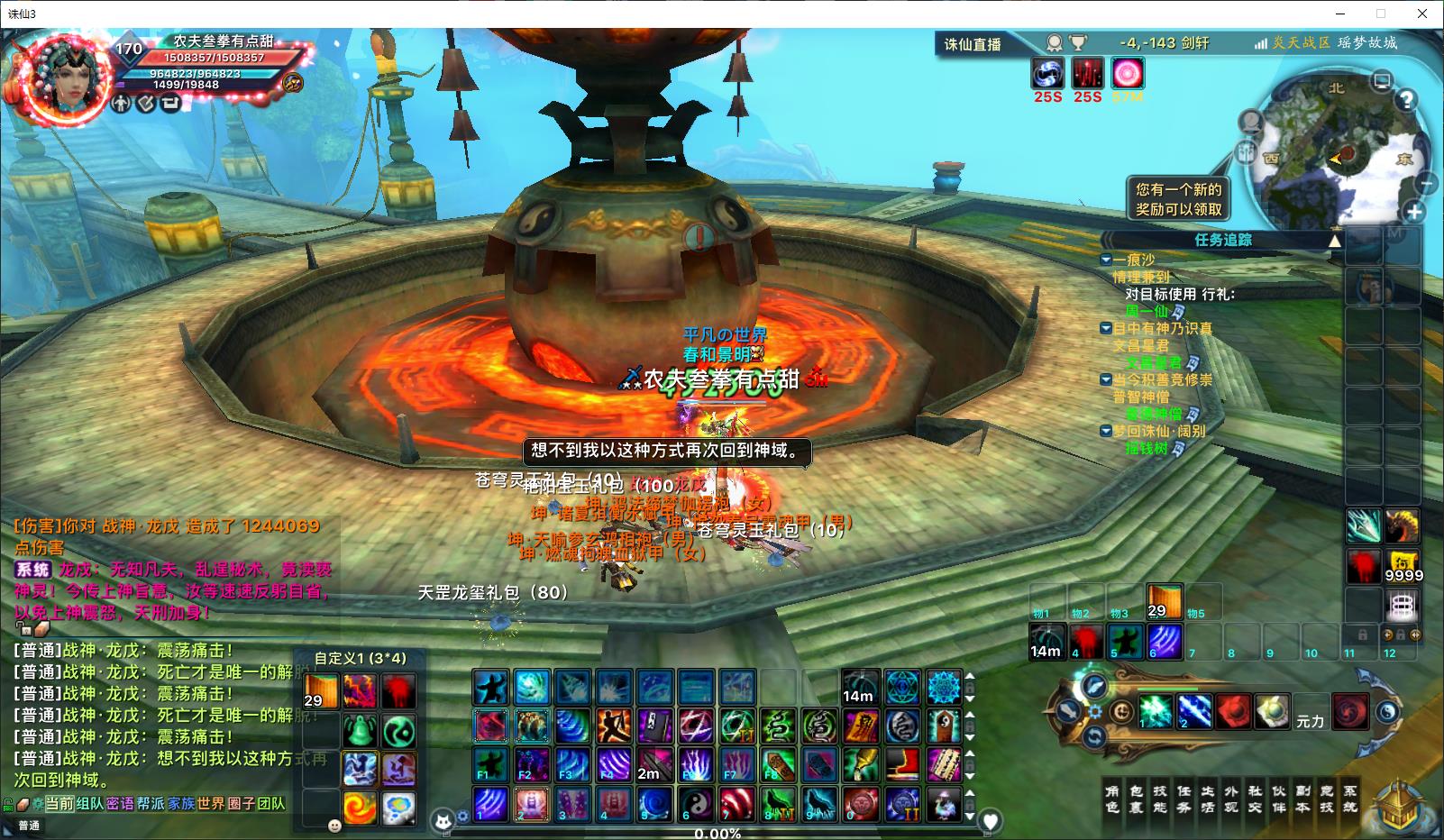
Task: Switch chat to the 世界 channel tab
Action: click(210, 803)
